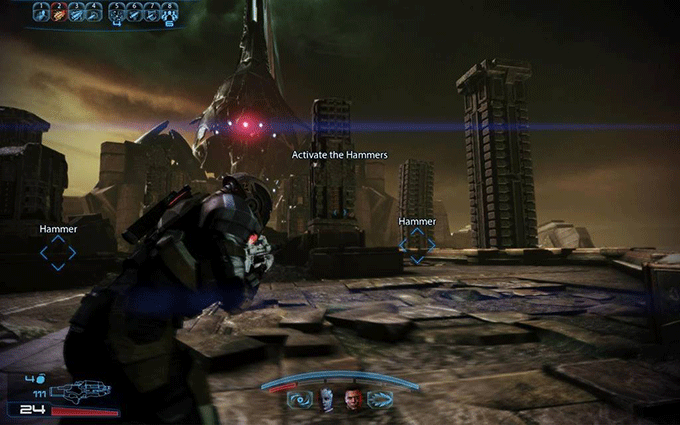Viewport: 680px width, 425px height.
Task: Use the power in quickbar slot 3
Action: 78,12
